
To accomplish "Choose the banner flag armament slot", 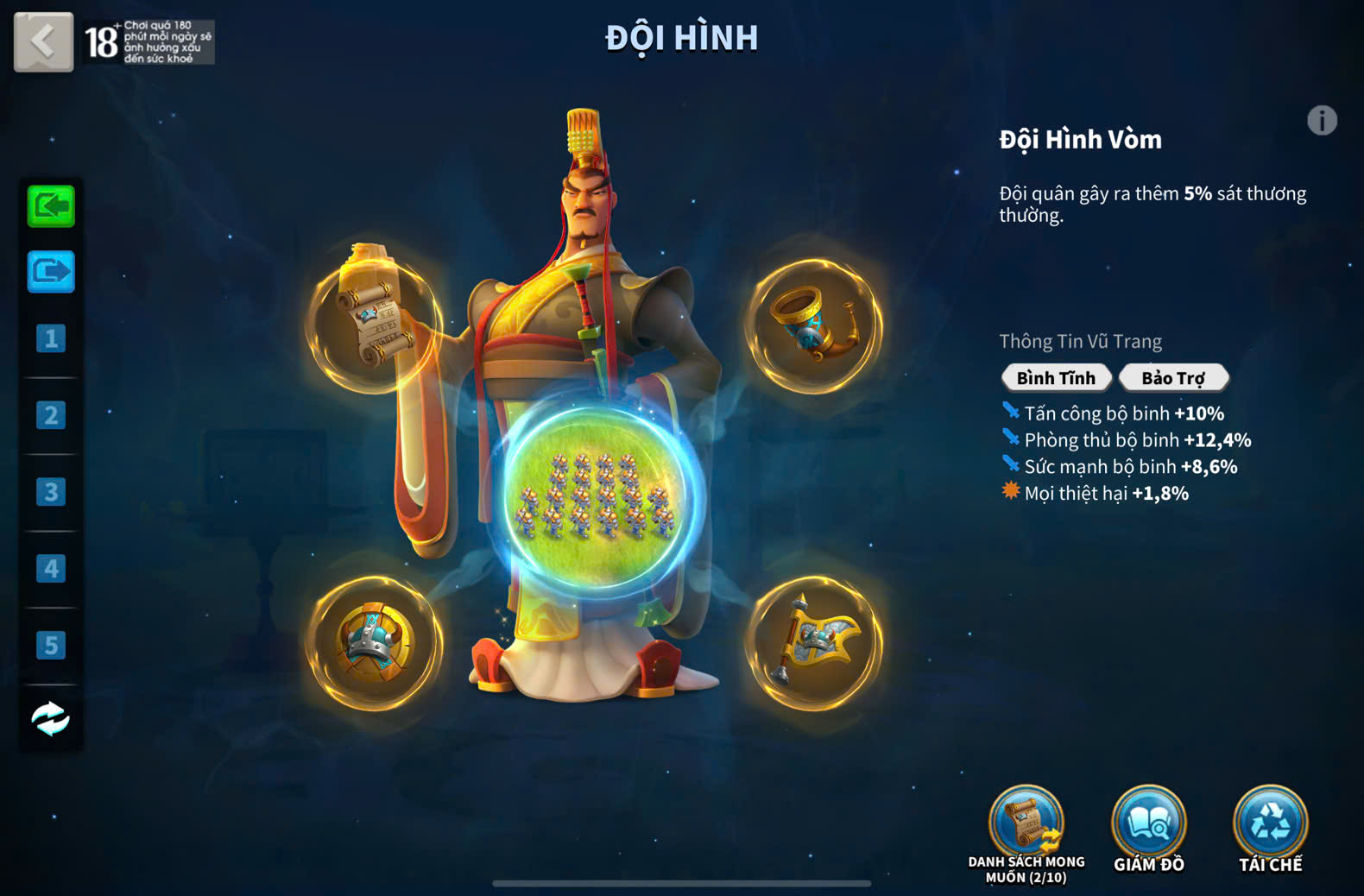I will point(813,642).
